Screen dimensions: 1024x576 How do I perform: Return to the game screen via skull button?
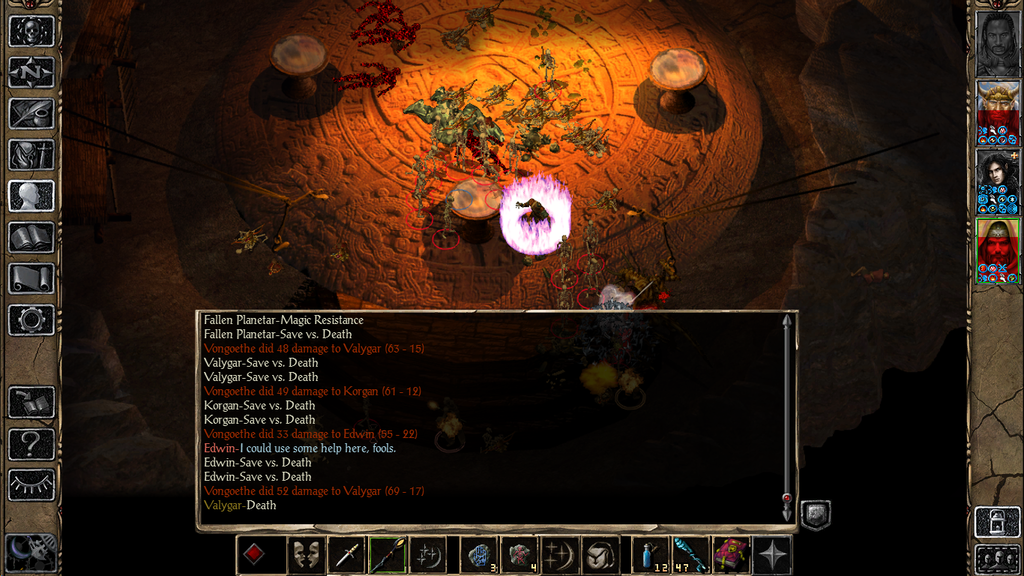click(x=30, y=31)
